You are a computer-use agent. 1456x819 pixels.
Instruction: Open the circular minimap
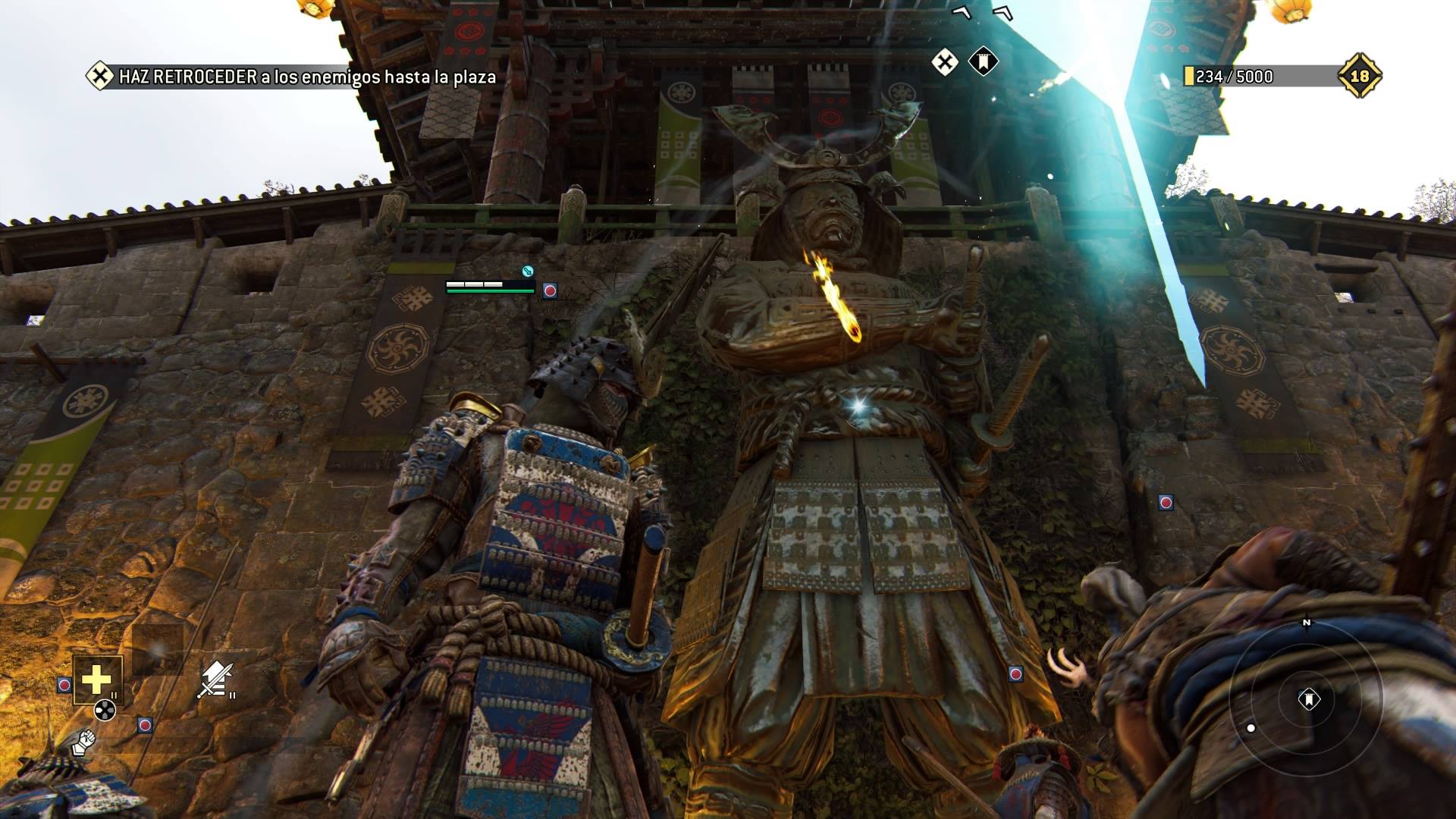(x=1306, y=699)
